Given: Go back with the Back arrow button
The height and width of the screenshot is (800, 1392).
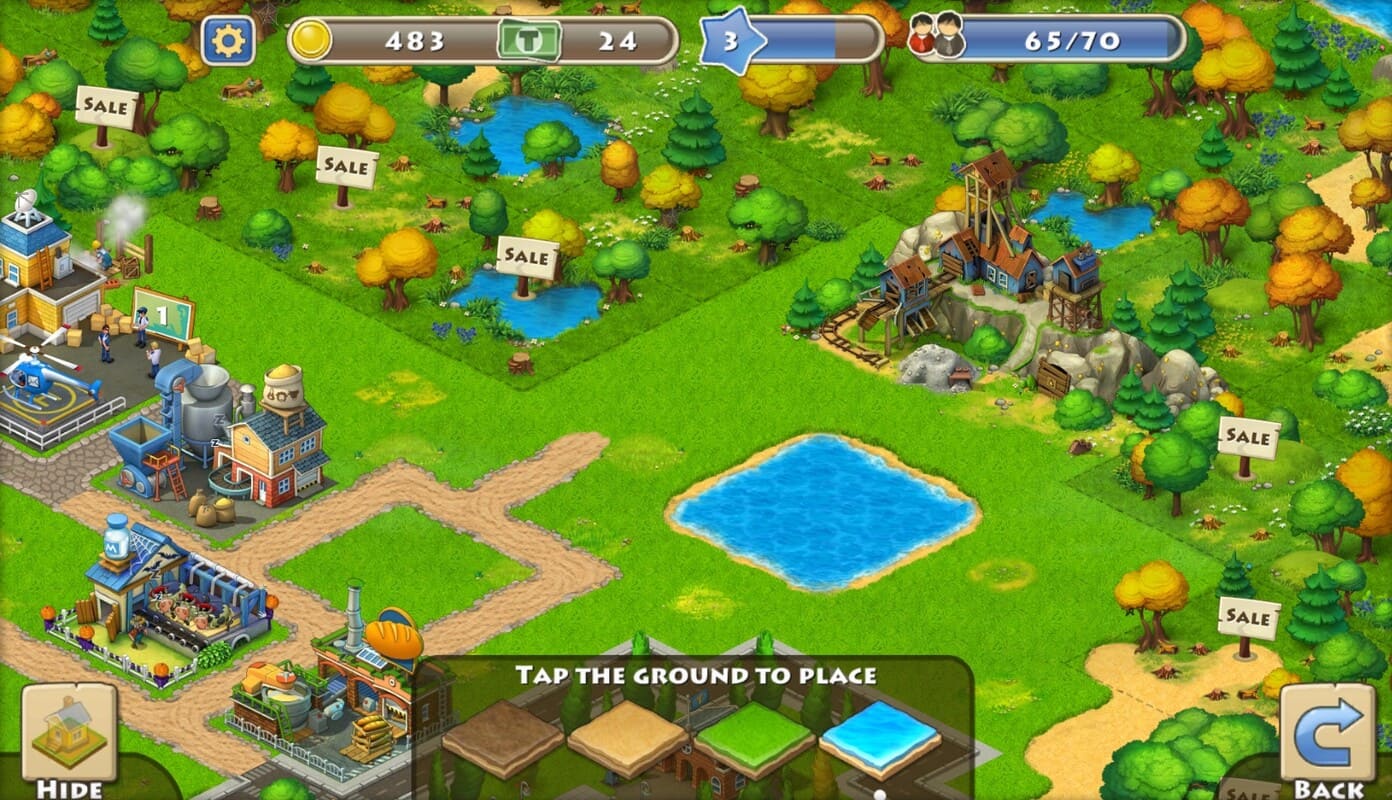Looking at the screenshot, I should (x=1327, y=735).
